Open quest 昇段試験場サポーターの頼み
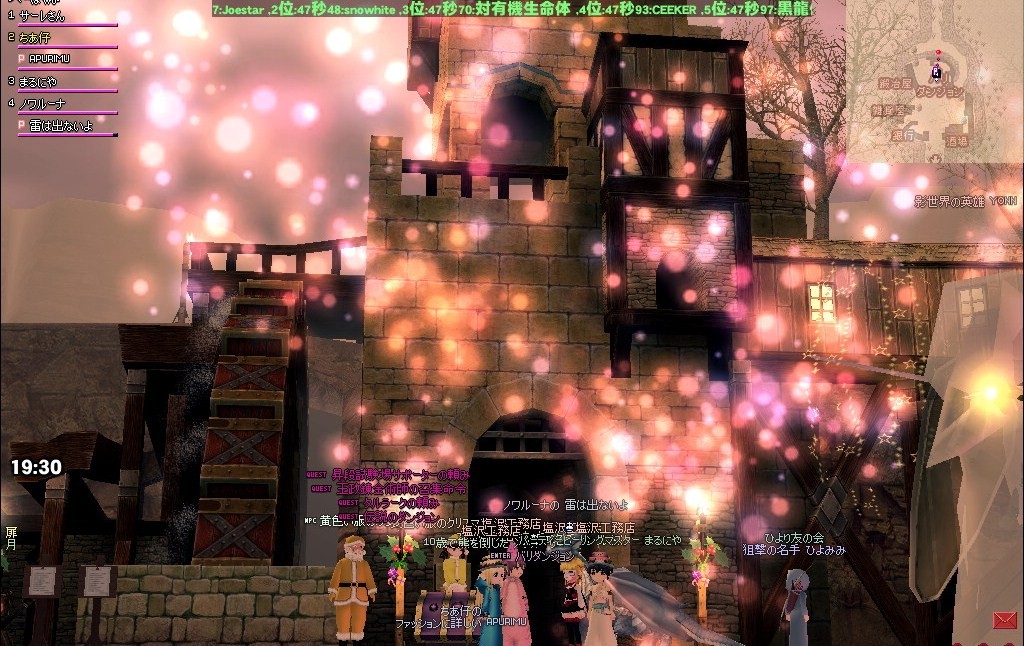1024x646 pixels. click(400, 474)
